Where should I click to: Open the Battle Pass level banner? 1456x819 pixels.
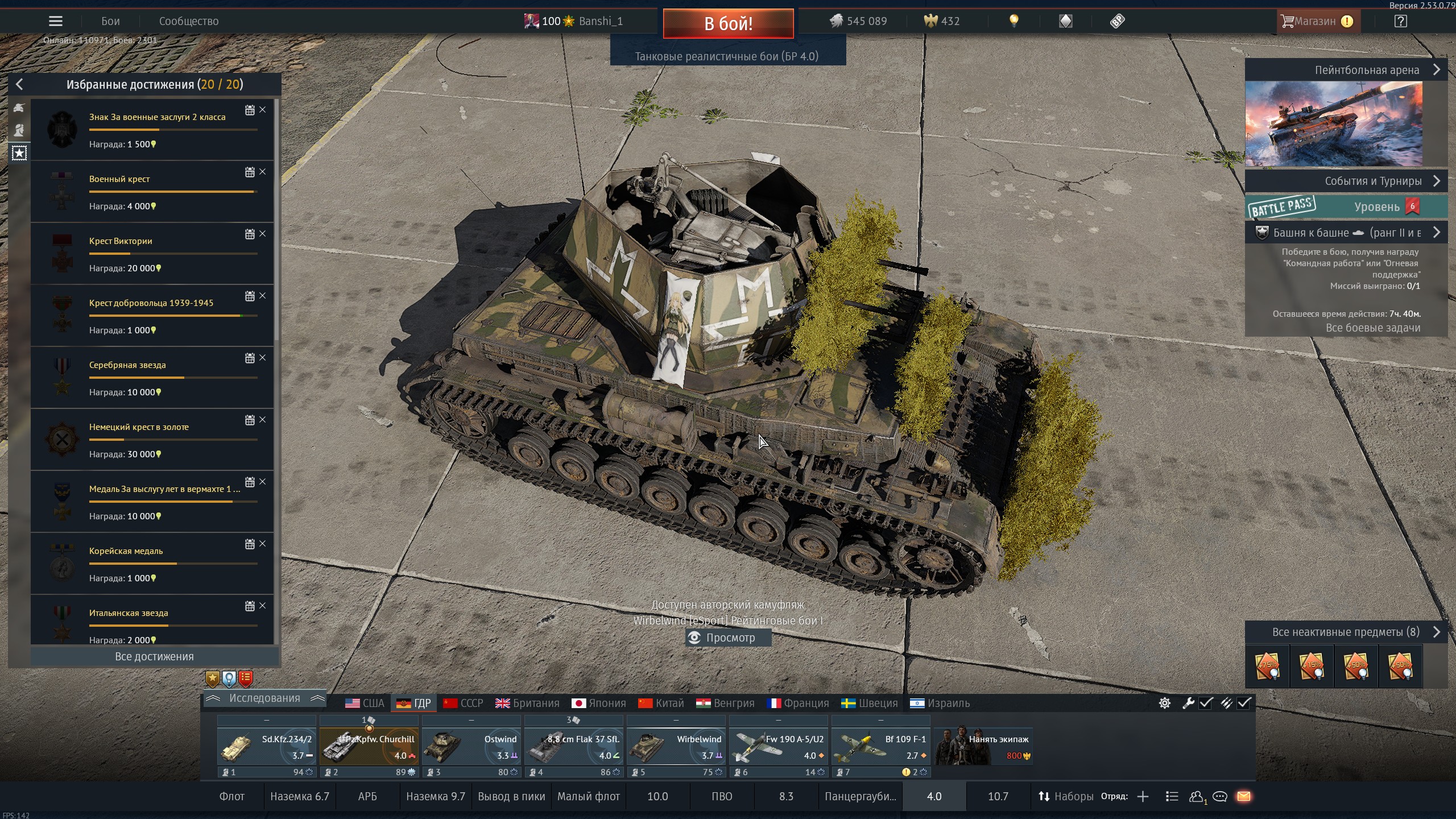tap(1346, 206)
